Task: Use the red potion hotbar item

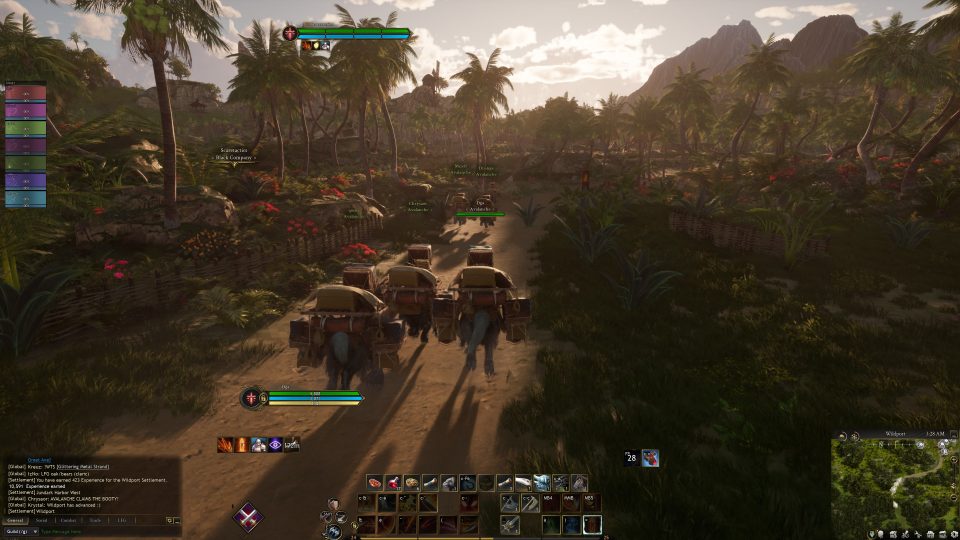Action: (x=393, y=483)
